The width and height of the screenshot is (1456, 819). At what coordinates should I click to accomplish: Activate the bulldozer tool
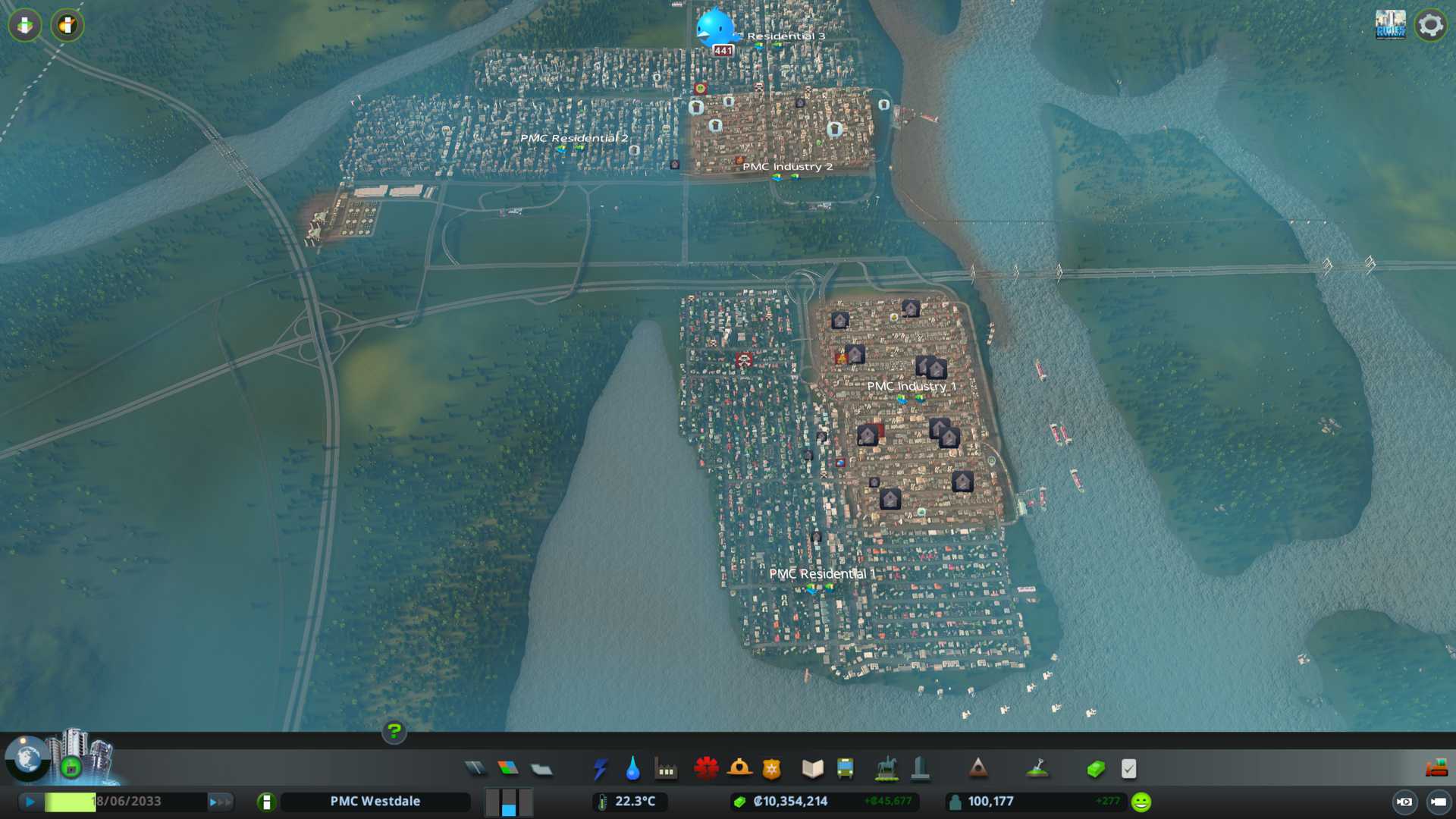[x=1436, y=769]
